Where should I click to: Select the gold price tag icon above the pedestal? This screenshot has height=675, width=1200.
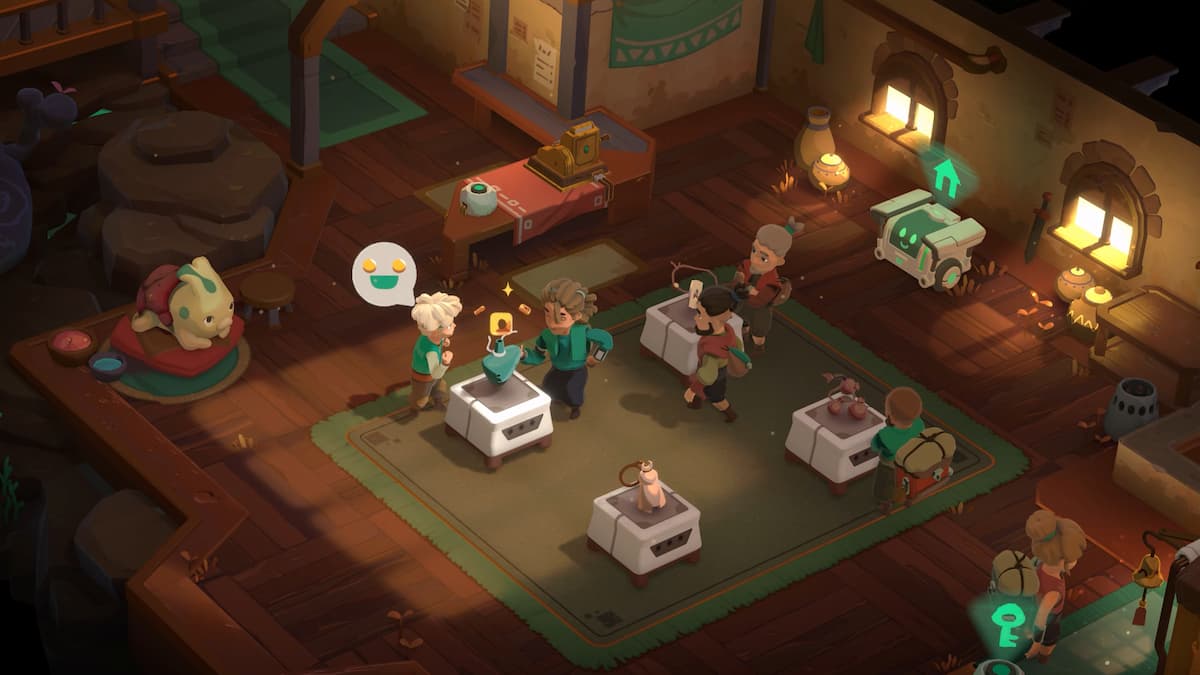(498, 323)
